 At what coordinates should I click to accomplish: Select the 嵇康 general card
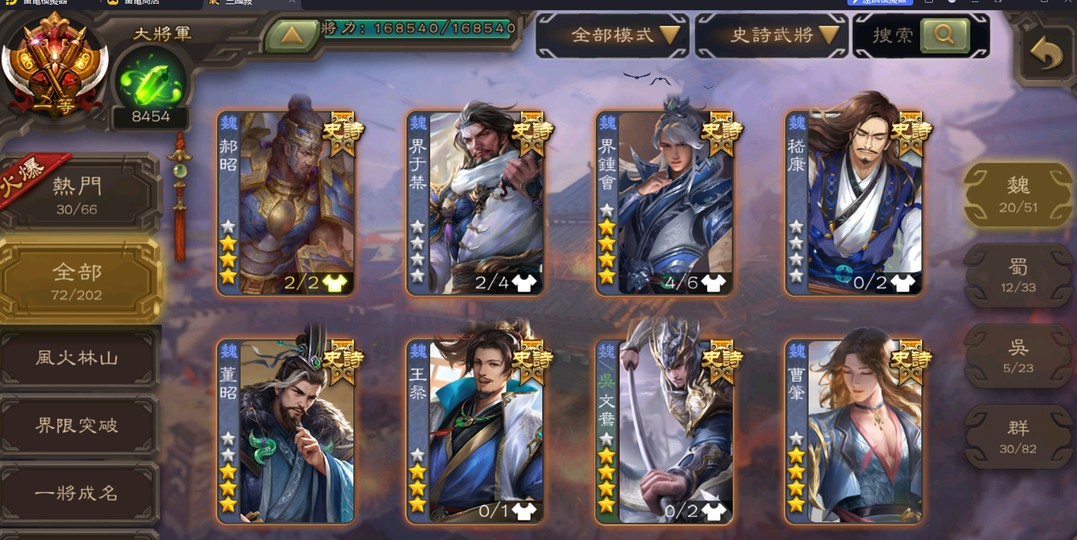click(x=856, y=203)
